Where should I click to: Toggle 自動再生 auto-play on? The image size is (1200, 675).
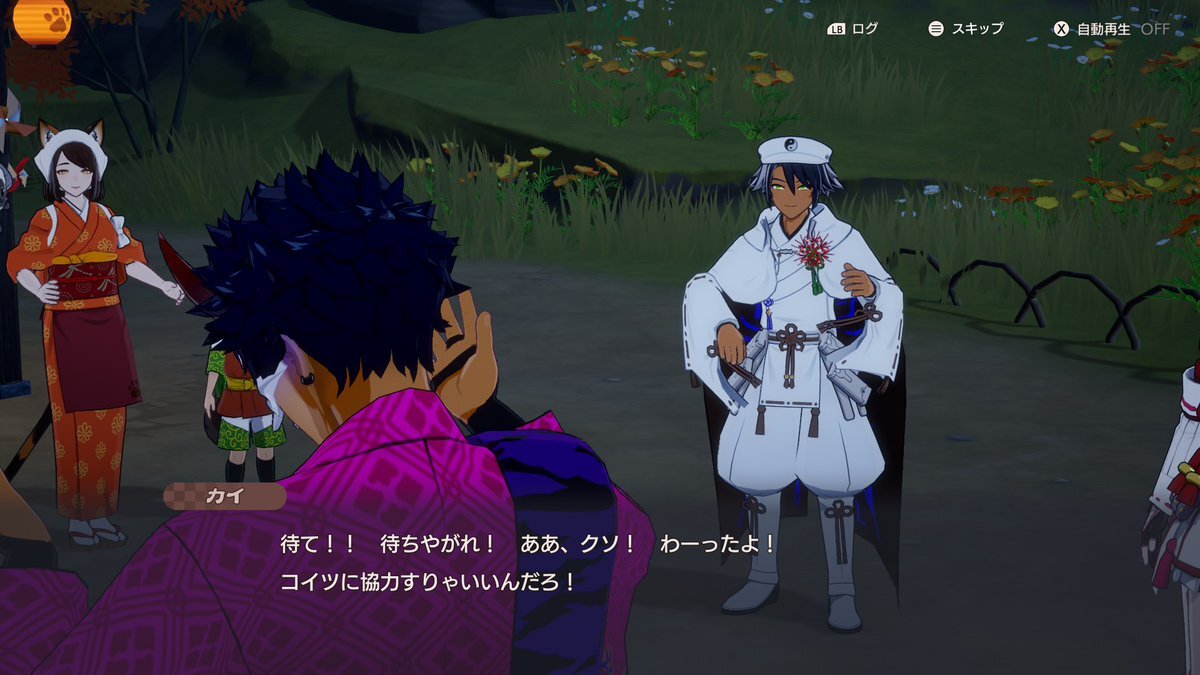point(1110,29)
